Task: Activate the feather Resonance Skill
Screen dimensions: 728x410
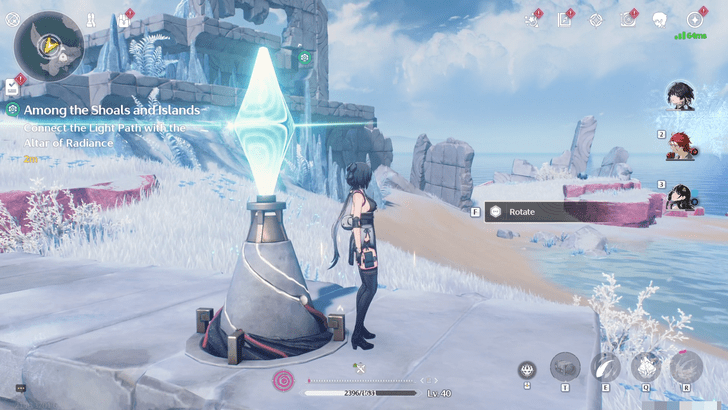Action: pos(605,366)
